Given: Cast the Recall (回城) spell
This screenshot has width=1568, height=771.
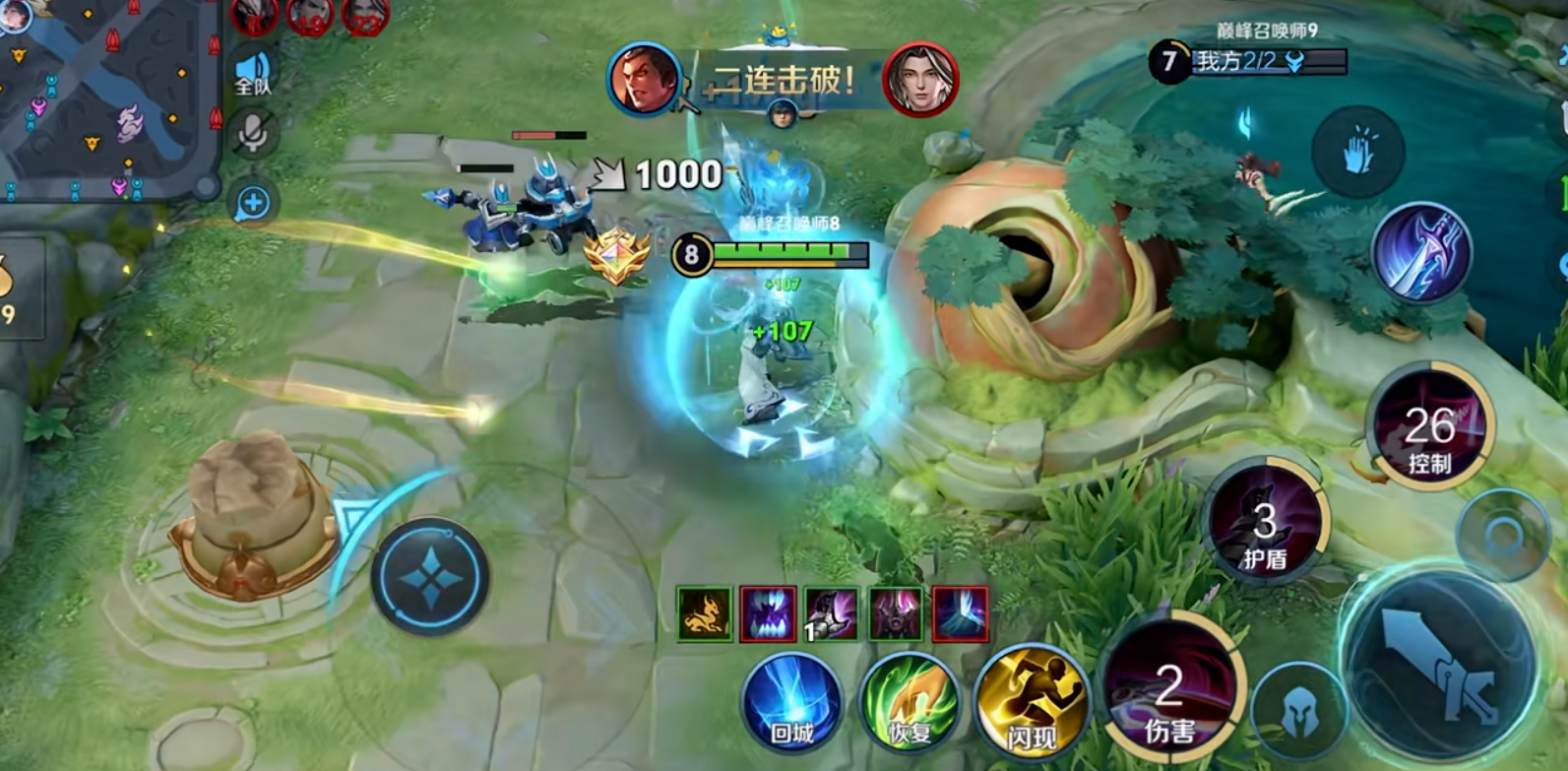Looking at the screenshot, I should 792,703.
